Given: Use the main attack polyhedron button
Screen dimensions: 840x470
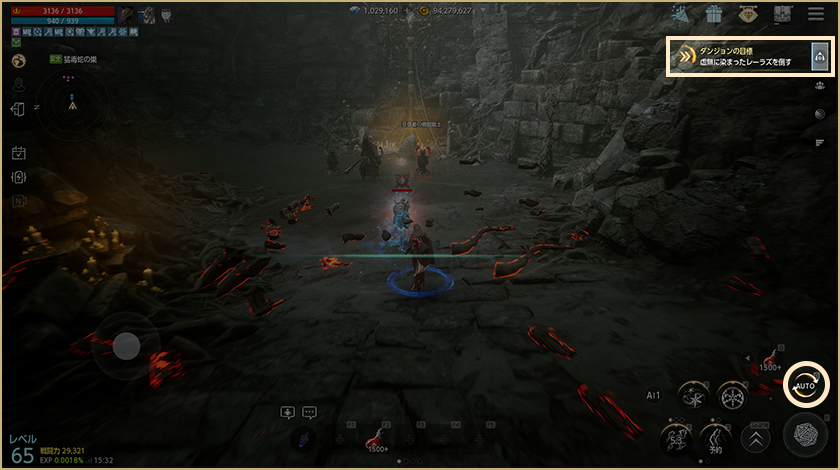Looking at the screenshot, I should pyautogui.click(x=805, y=436).
